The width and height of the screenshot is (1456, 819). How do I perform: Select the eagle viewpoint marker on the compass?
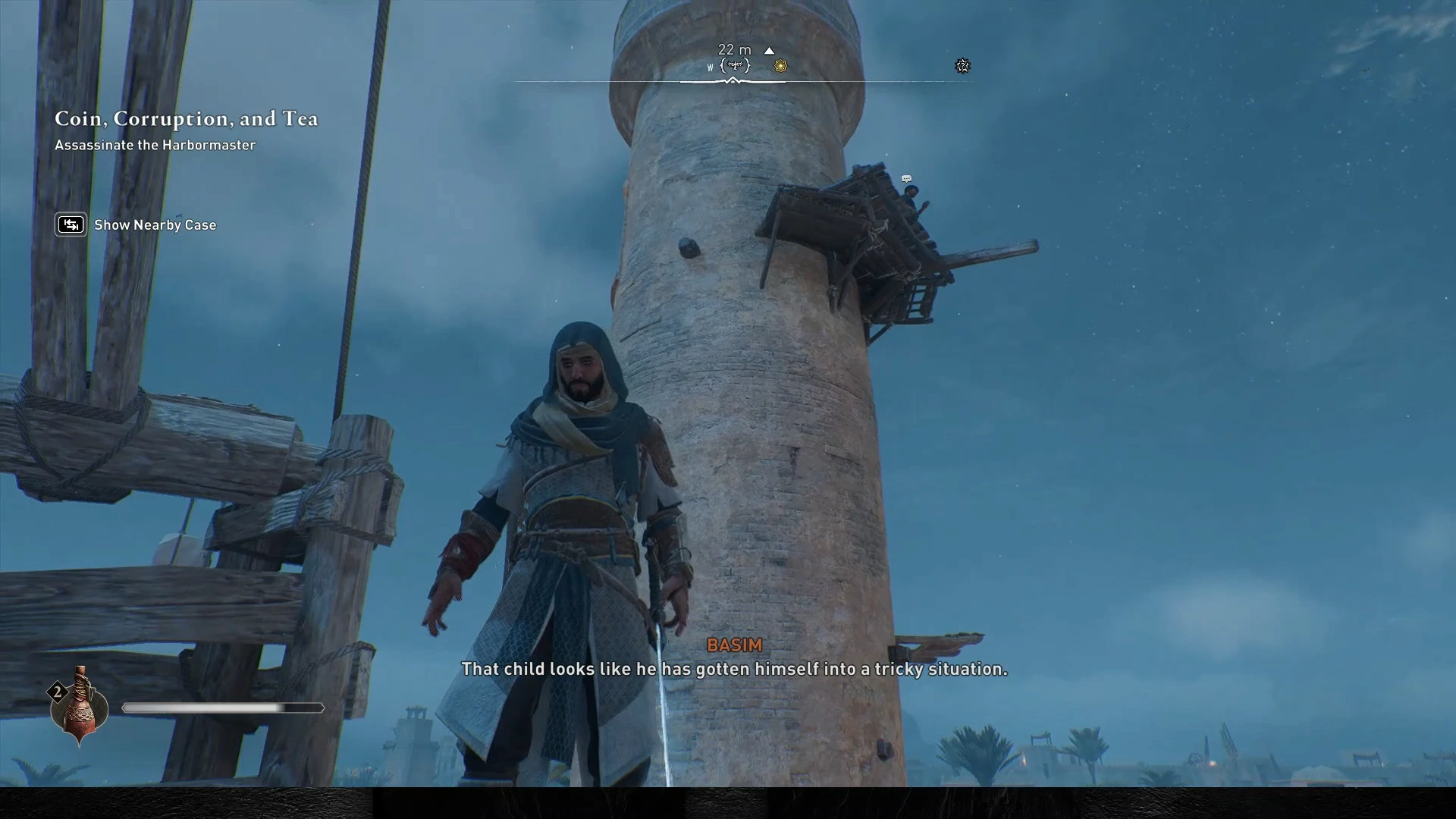click(x=735, y=66)
